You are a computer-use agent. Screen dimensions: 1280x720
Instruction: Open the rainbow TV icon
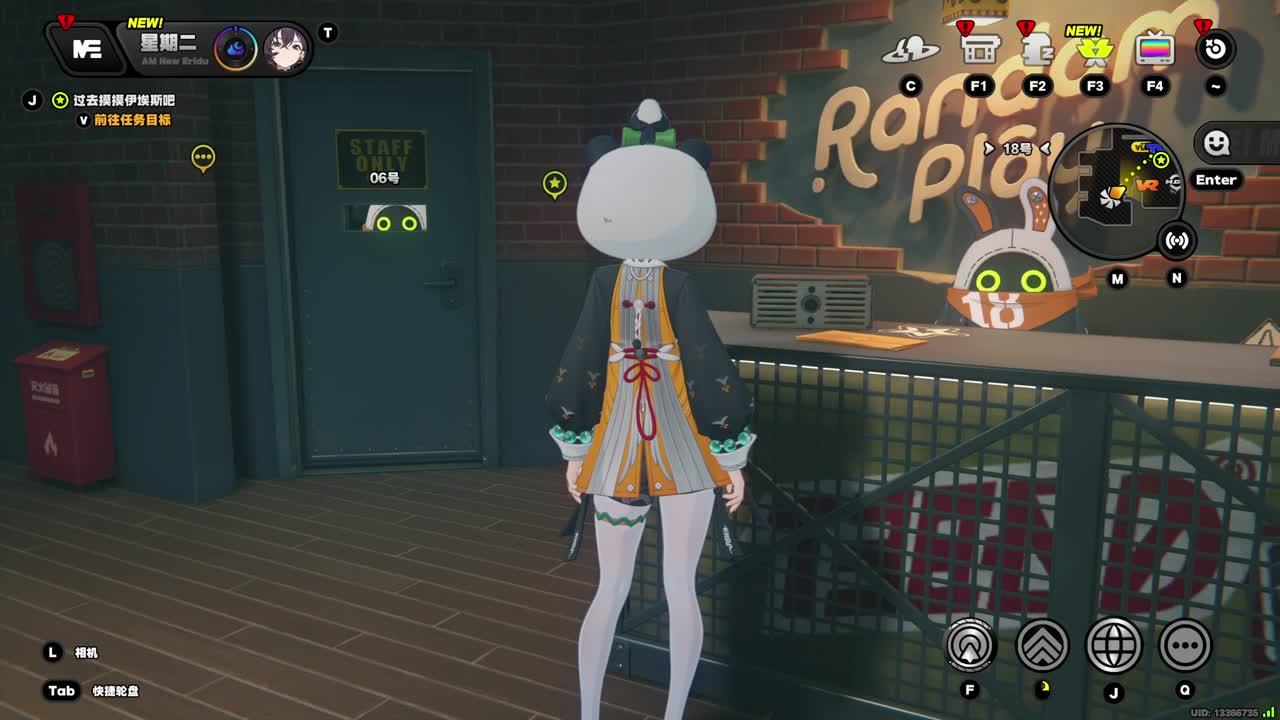tap(1154, 48)
